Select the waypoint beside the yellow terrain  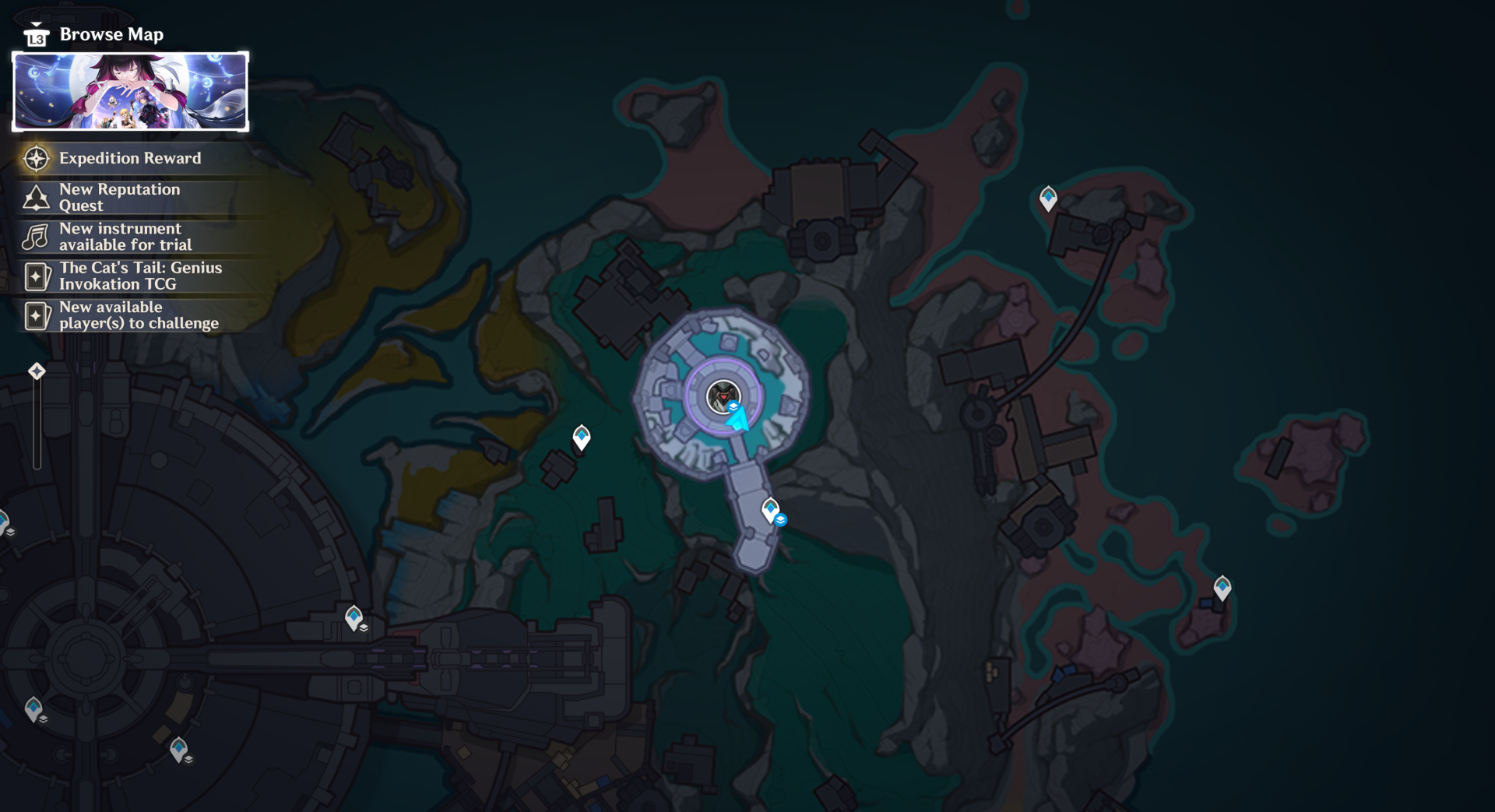coord(582,437)
